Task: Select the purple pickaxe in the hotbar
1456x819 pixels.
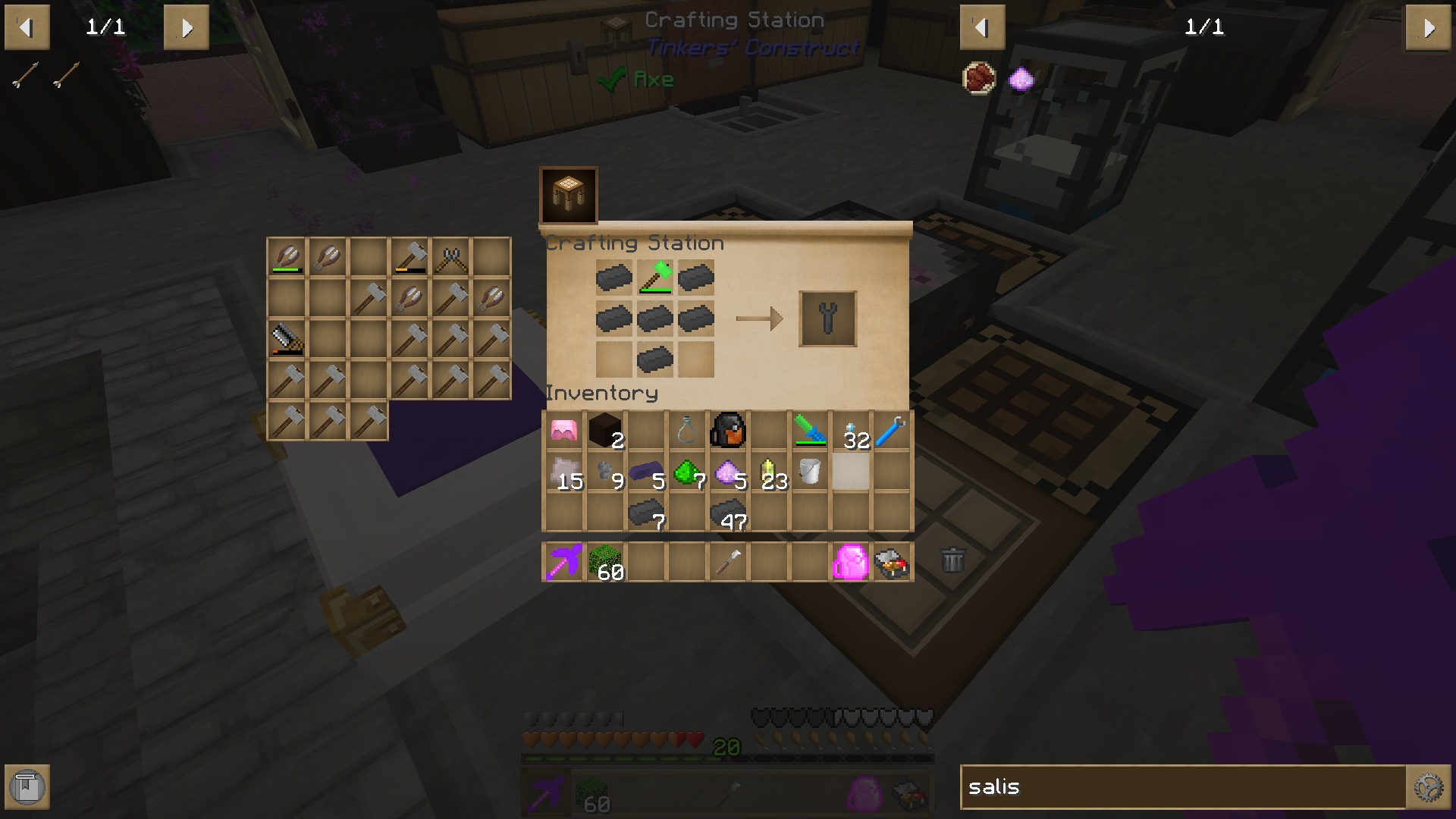Action: pos(563,561)
